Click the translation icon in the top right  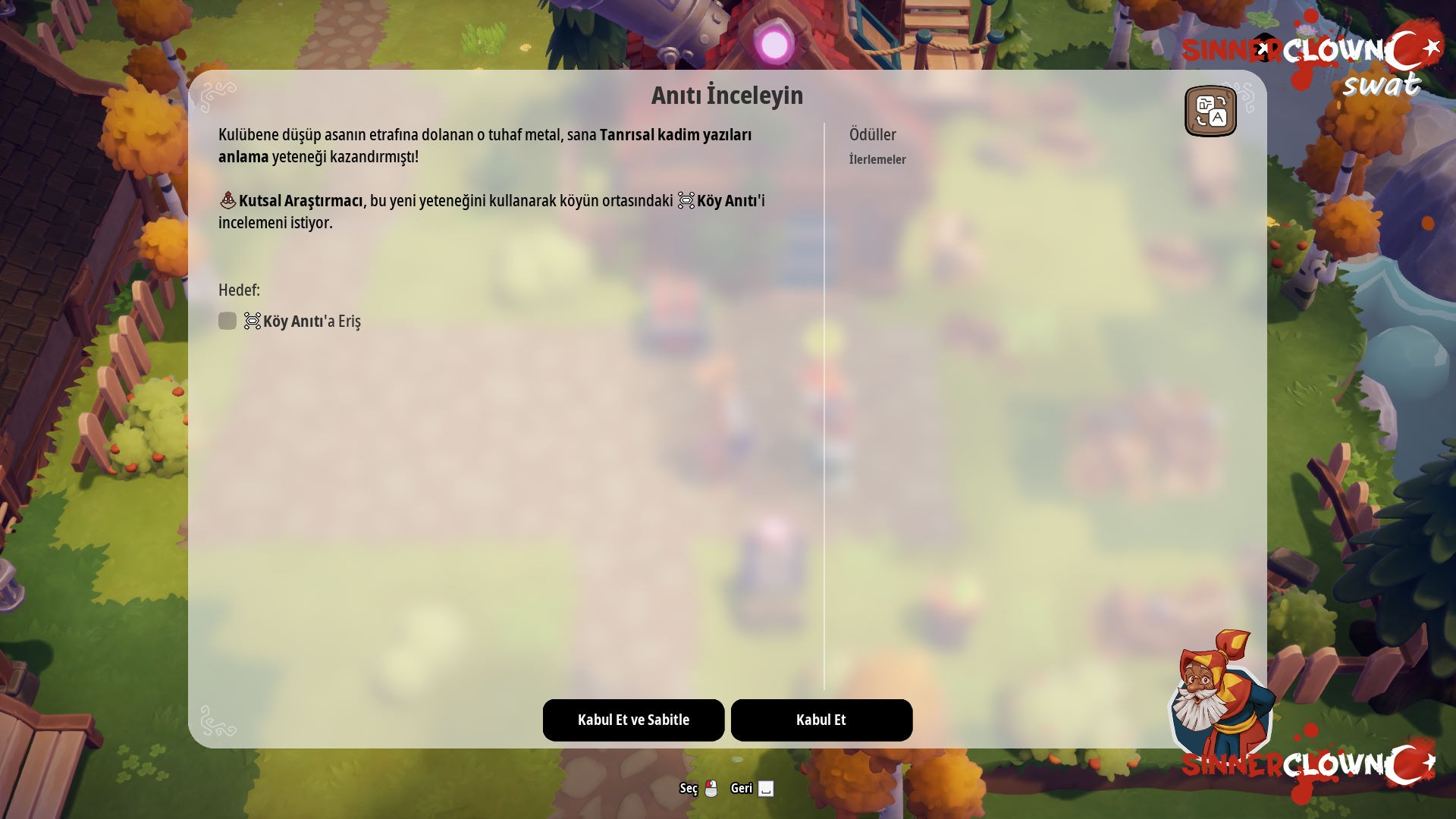[1211, 111]
